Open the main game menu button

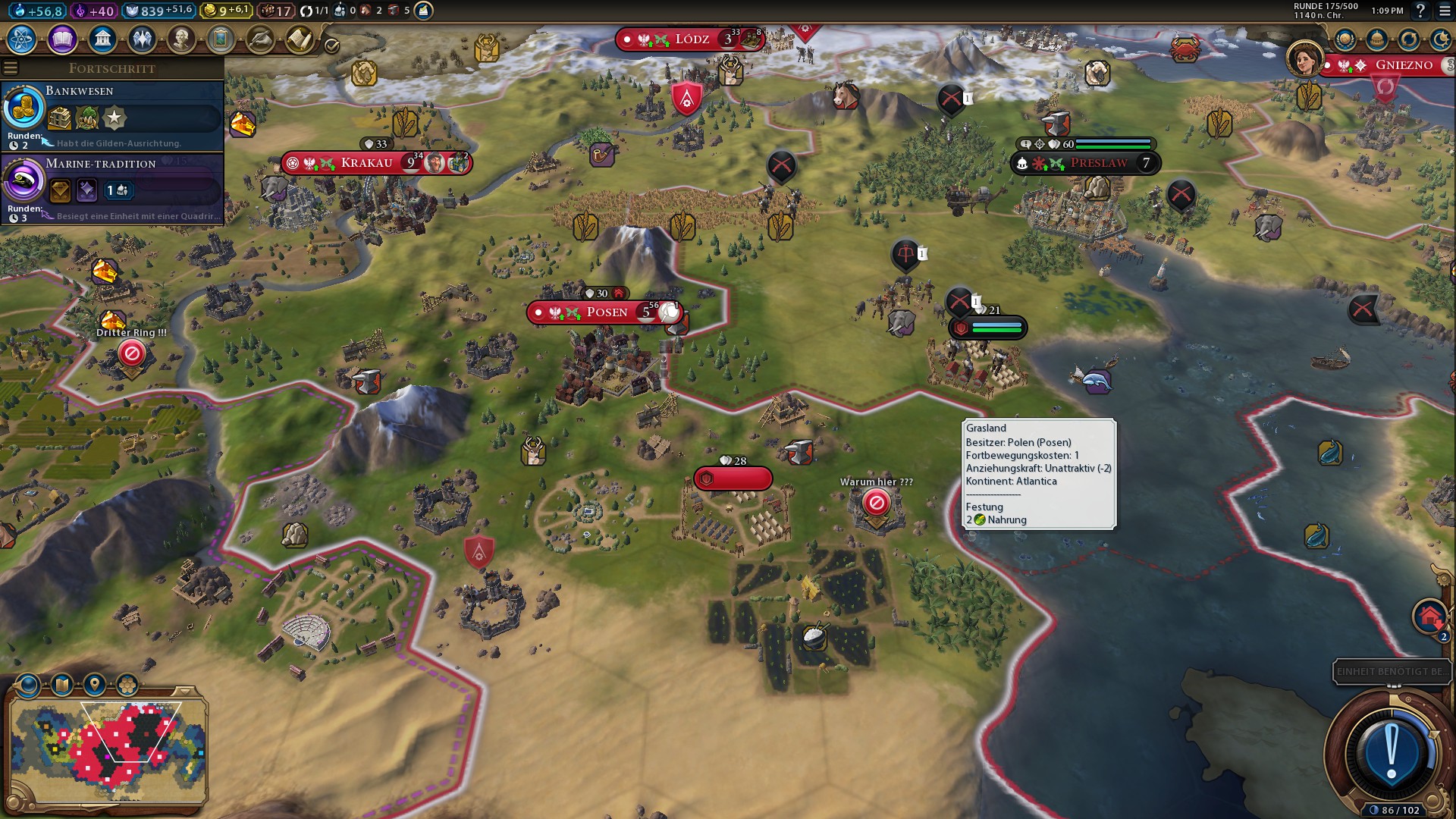pyautogui.click(x=1444, y=11)
